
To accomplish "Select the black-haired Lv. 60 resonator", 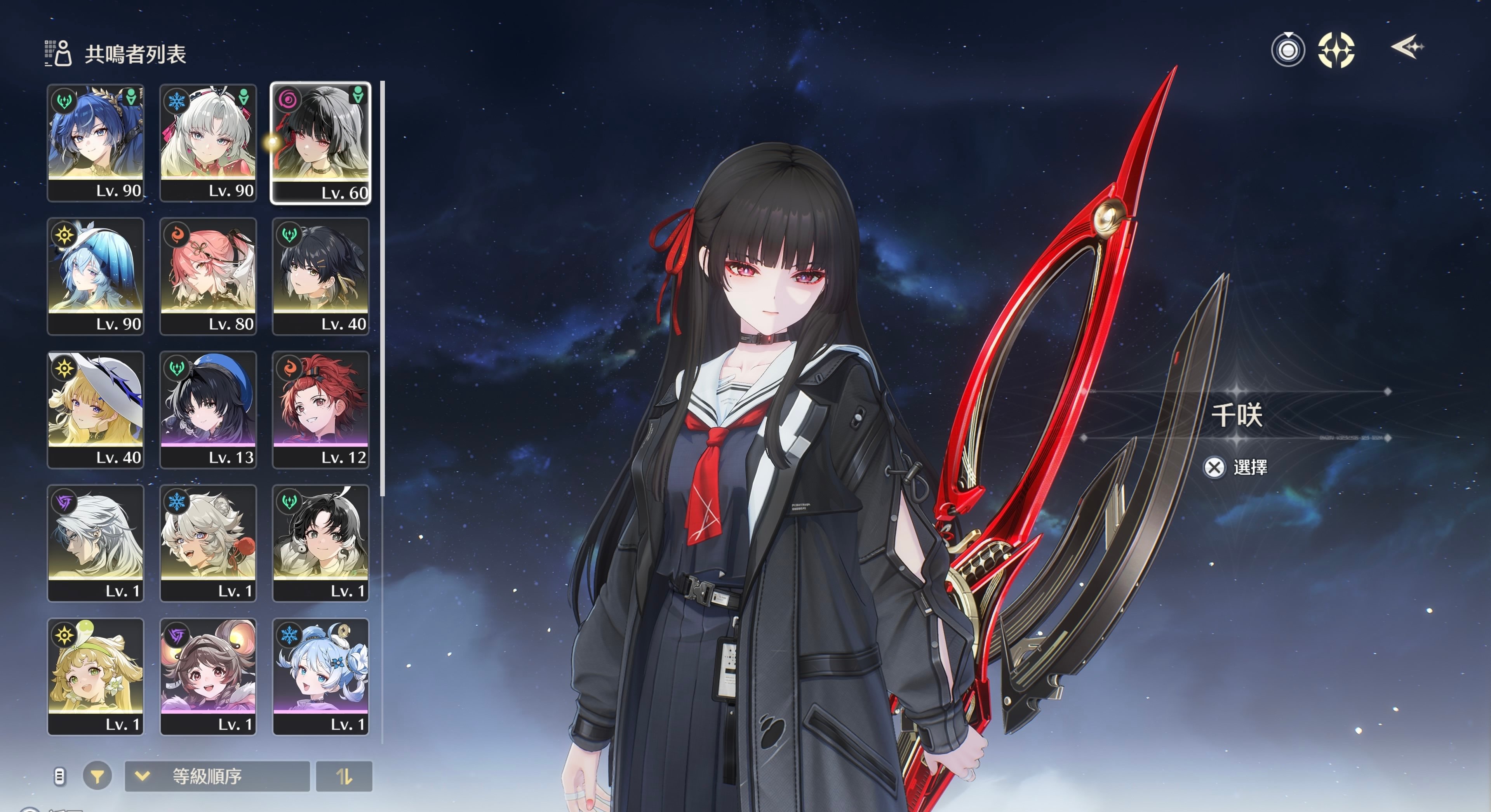I will [320, 143].
